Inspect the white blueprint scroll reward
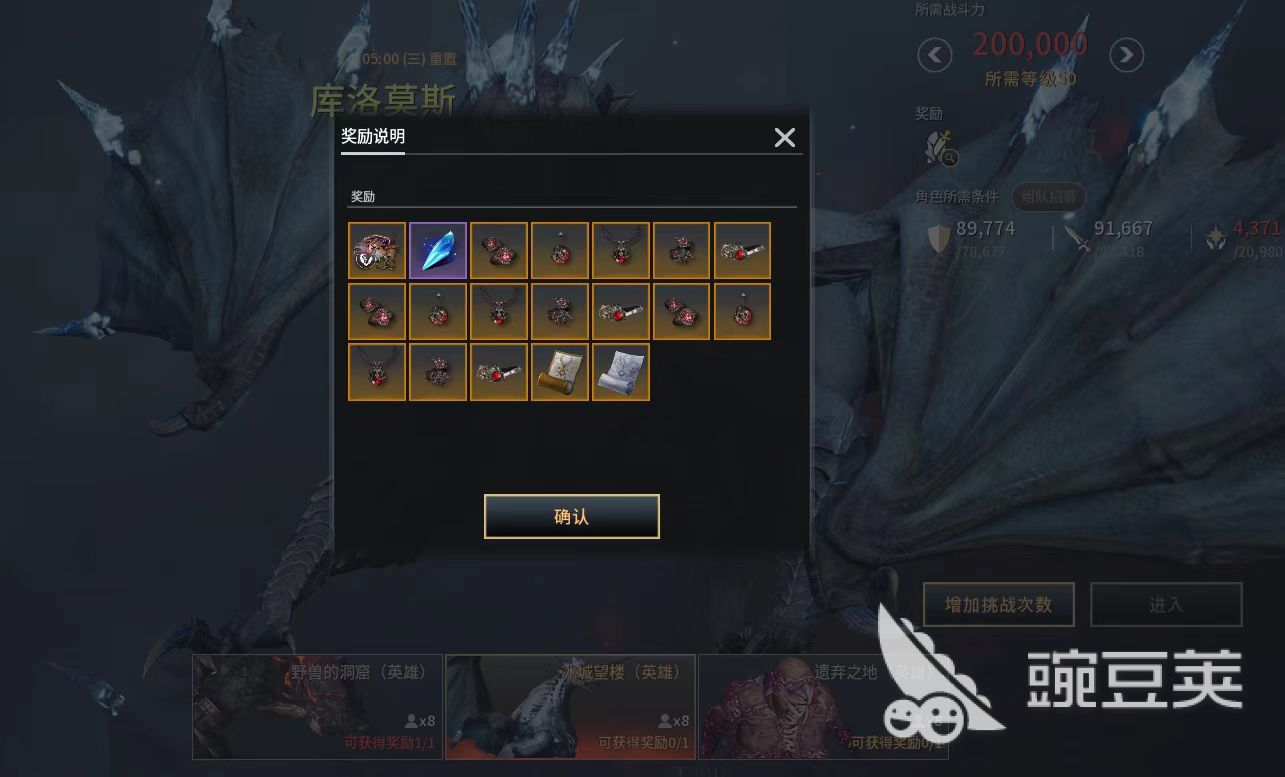1285x777 pixels. pyautogui.click(x=621, y=372)
